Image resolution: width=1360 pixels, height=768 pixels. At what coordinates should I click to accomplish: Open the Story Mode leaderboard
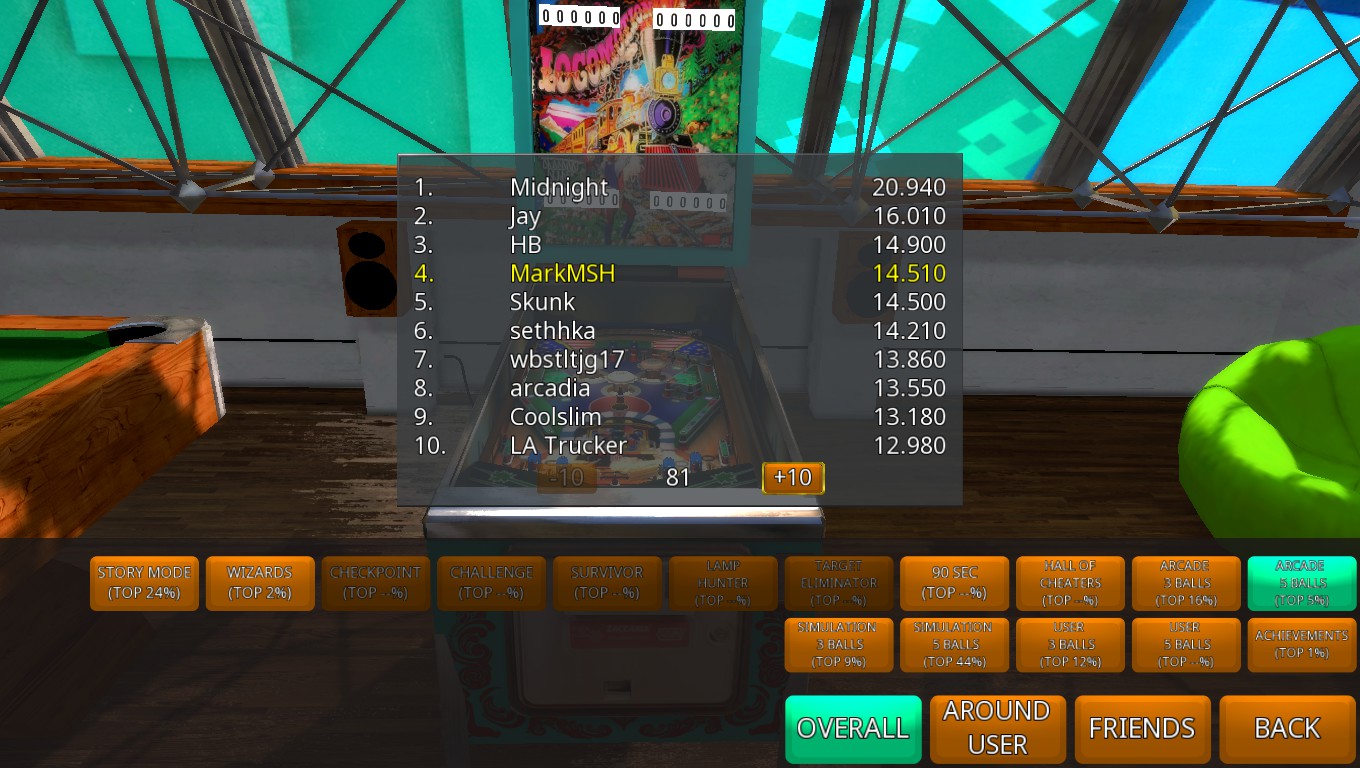(144, 583)
